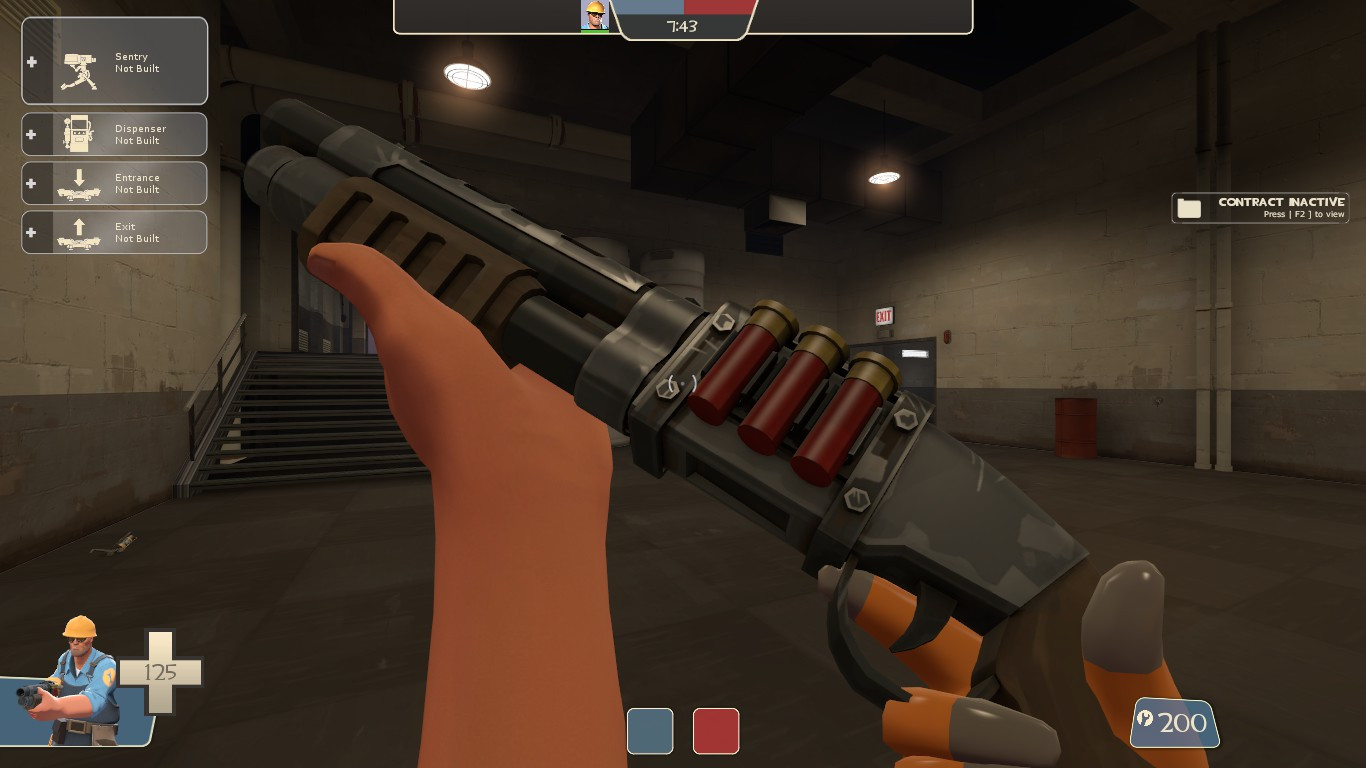The image size is (1366, 768).
Task: Click the contract folder icon
Action: click(1189, 207)
